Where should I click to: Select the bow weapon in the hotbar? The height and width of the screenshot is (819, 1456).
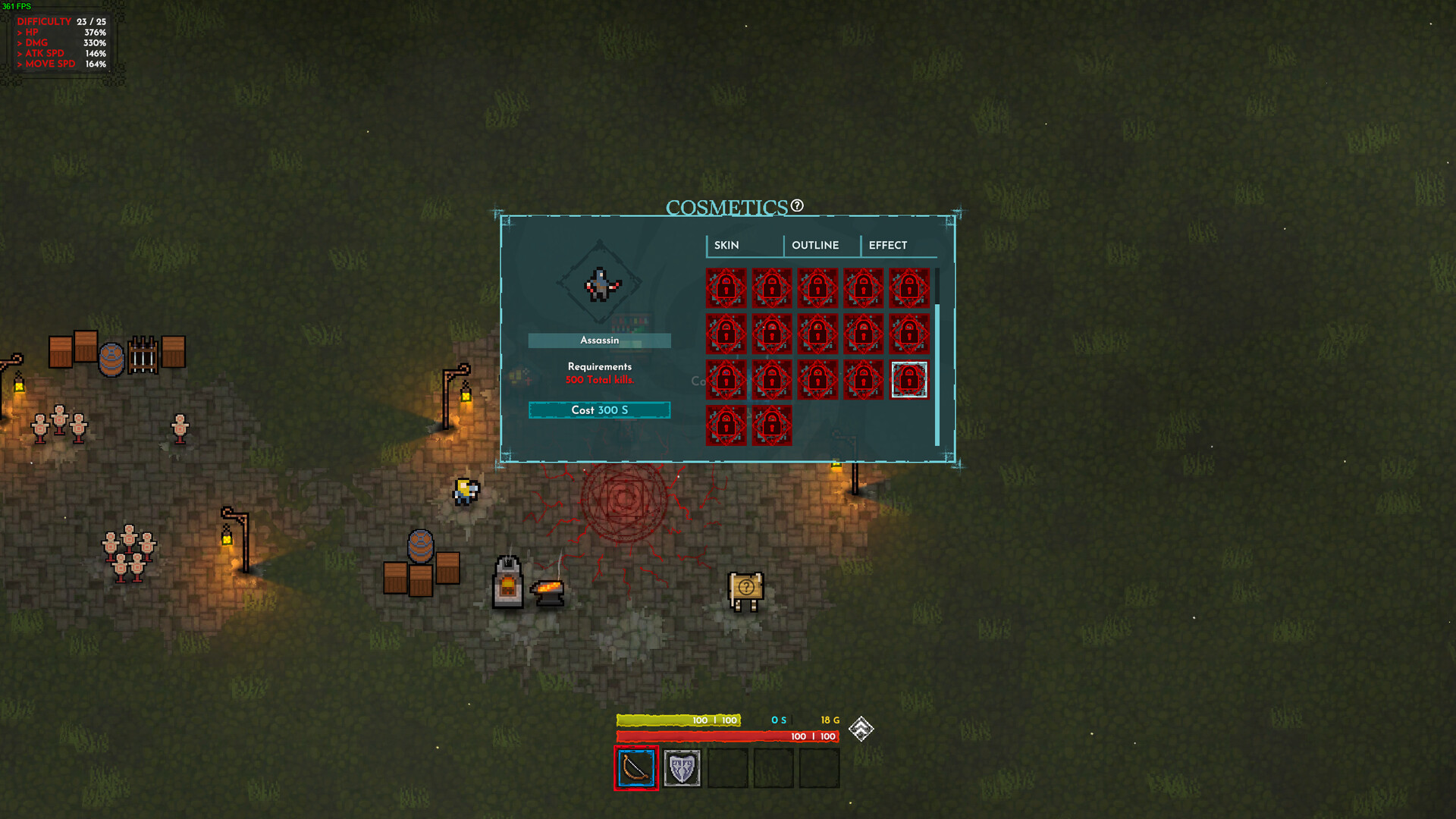click(635, 767)
